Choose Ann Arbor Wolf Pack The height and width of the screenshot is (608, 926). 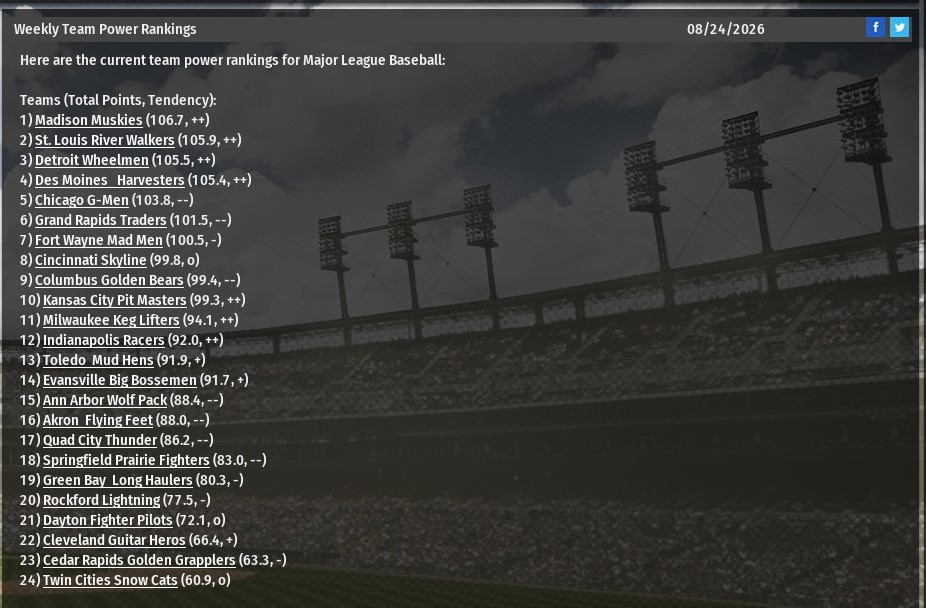[x=105, y=400]
